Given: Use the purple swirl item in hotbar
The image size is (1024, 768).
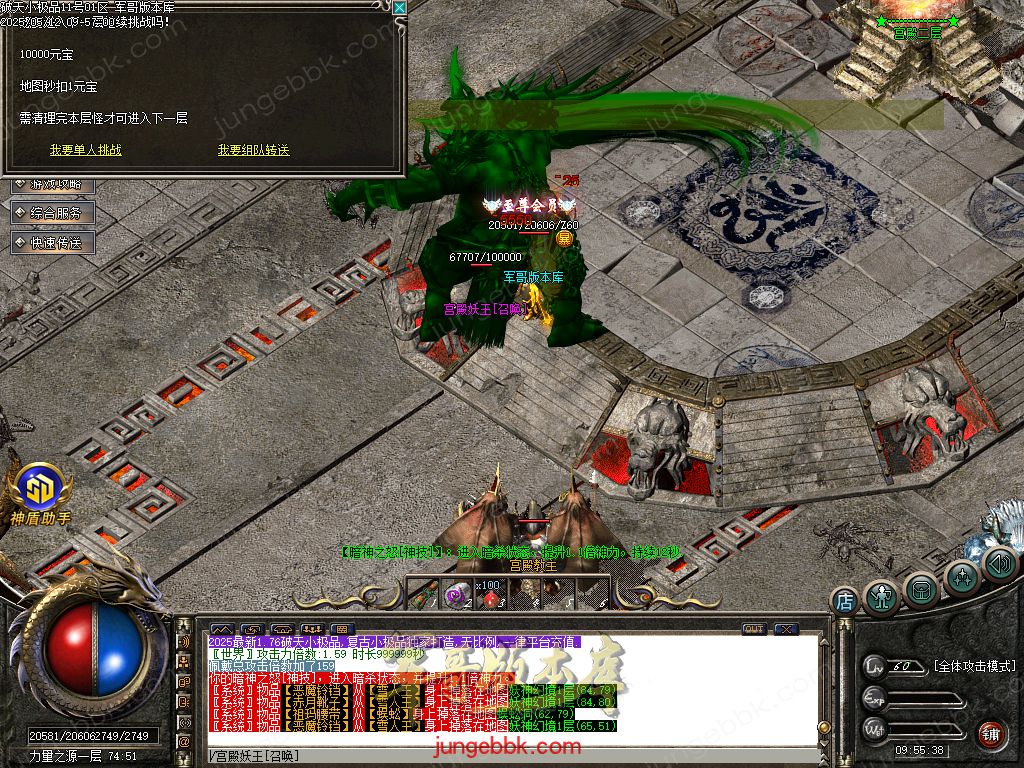Looking at the screenshot, I should (457, 595).
